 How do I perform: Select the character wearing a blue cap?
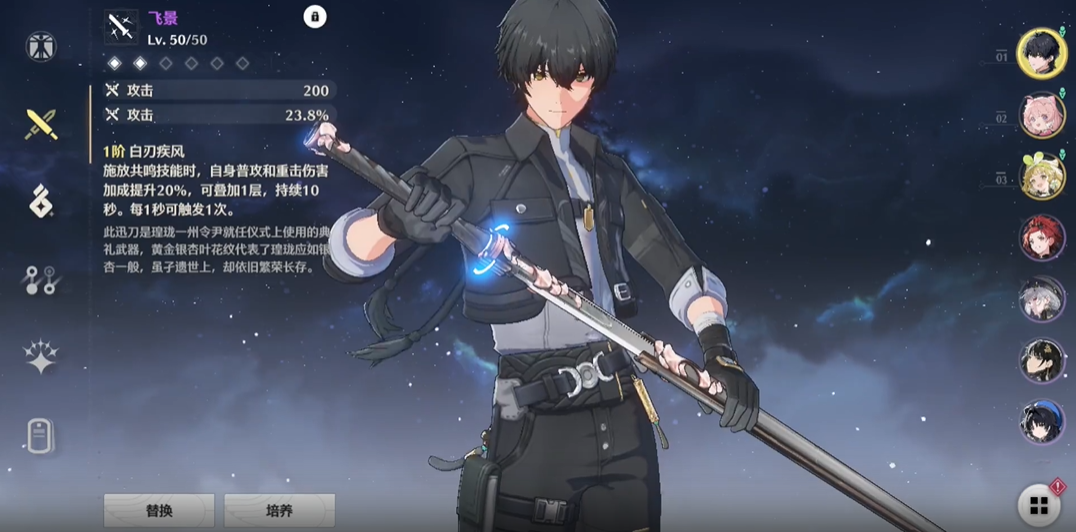click(x=1041, y=421)
